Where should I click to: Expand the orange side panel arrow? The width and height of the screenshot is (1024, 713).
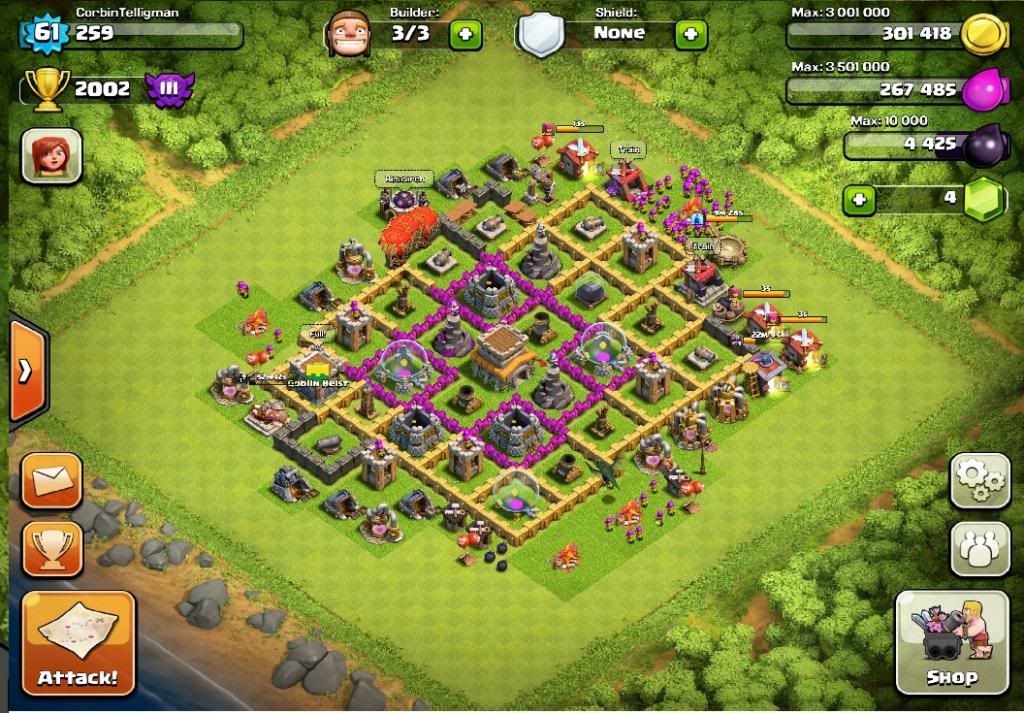tap(26, 371)
